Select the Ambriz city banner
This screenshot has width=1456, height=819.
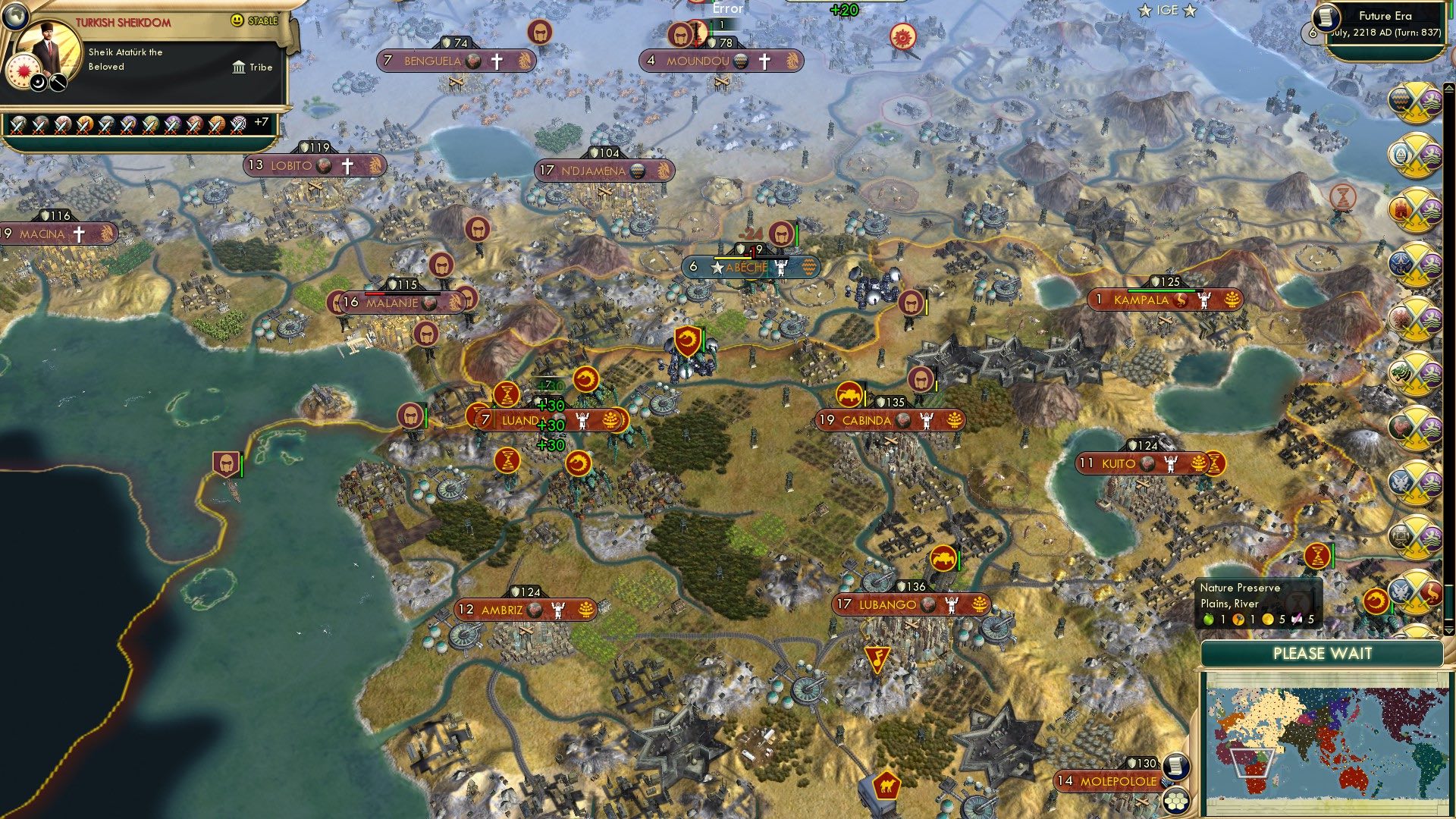pos(502,610)
